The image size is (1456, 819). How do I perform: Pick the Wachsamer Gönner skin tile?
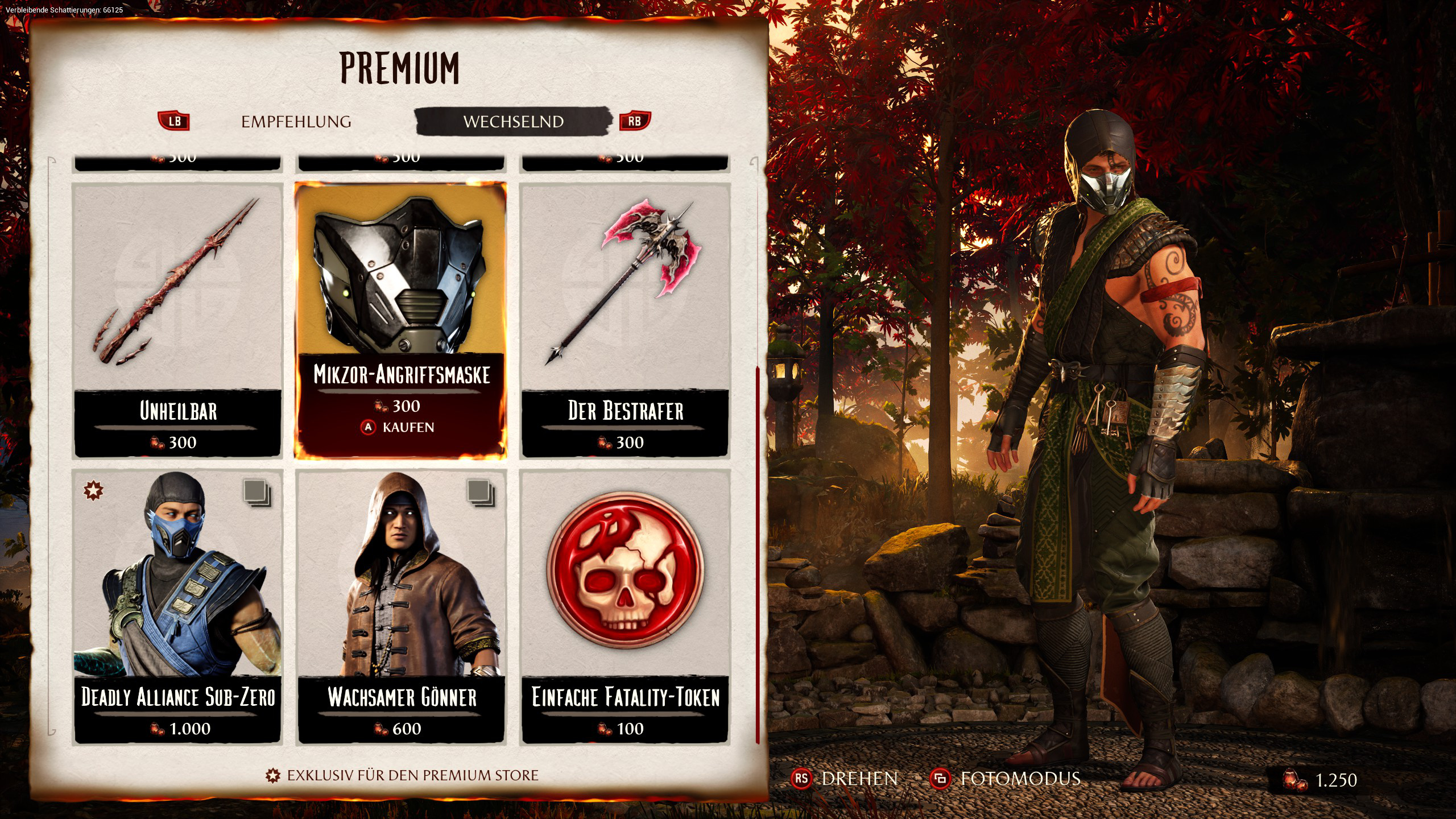tap(402, 606)
